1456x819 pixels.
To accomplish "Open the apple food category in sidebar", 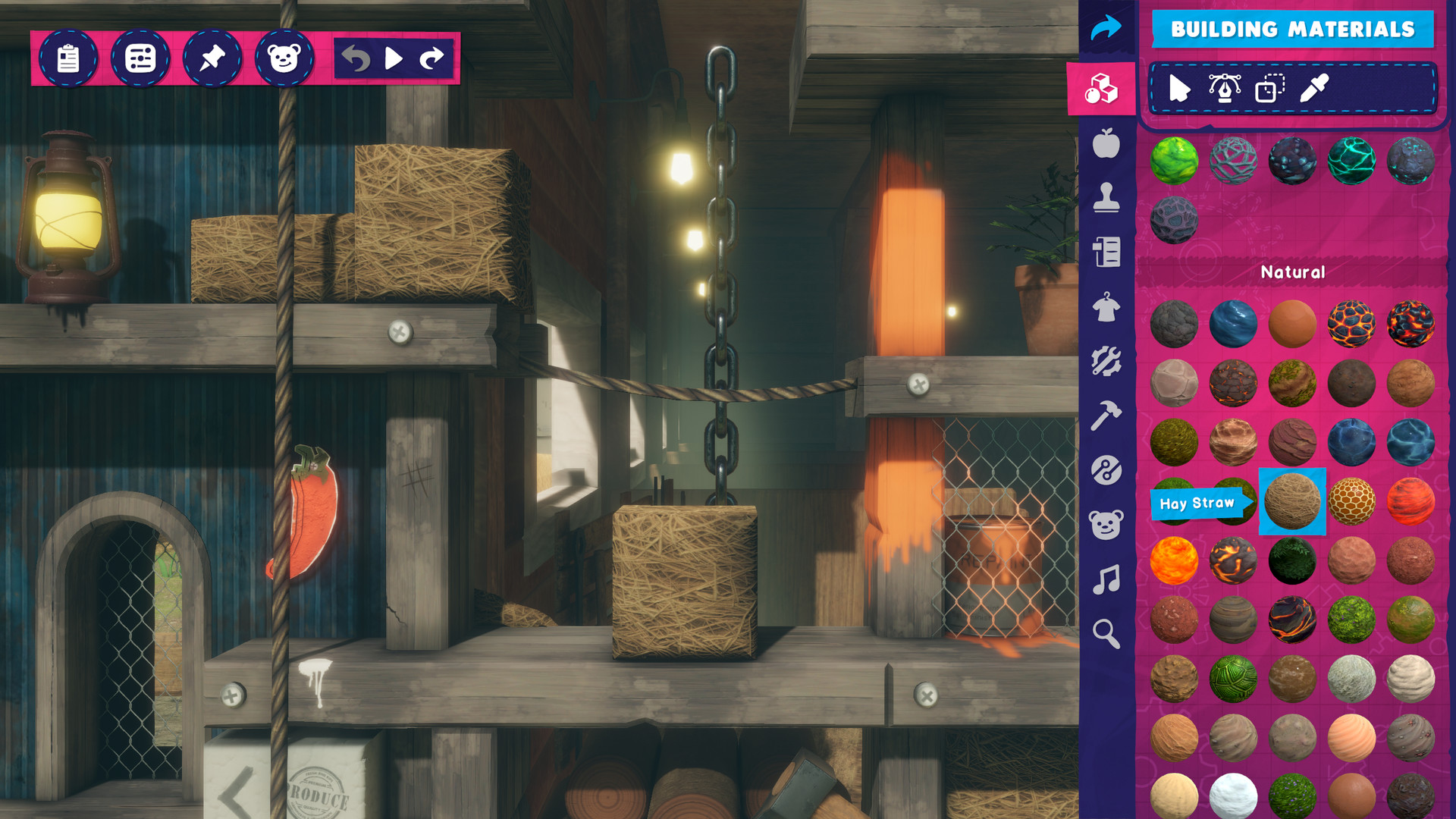I will point(1106,143).
